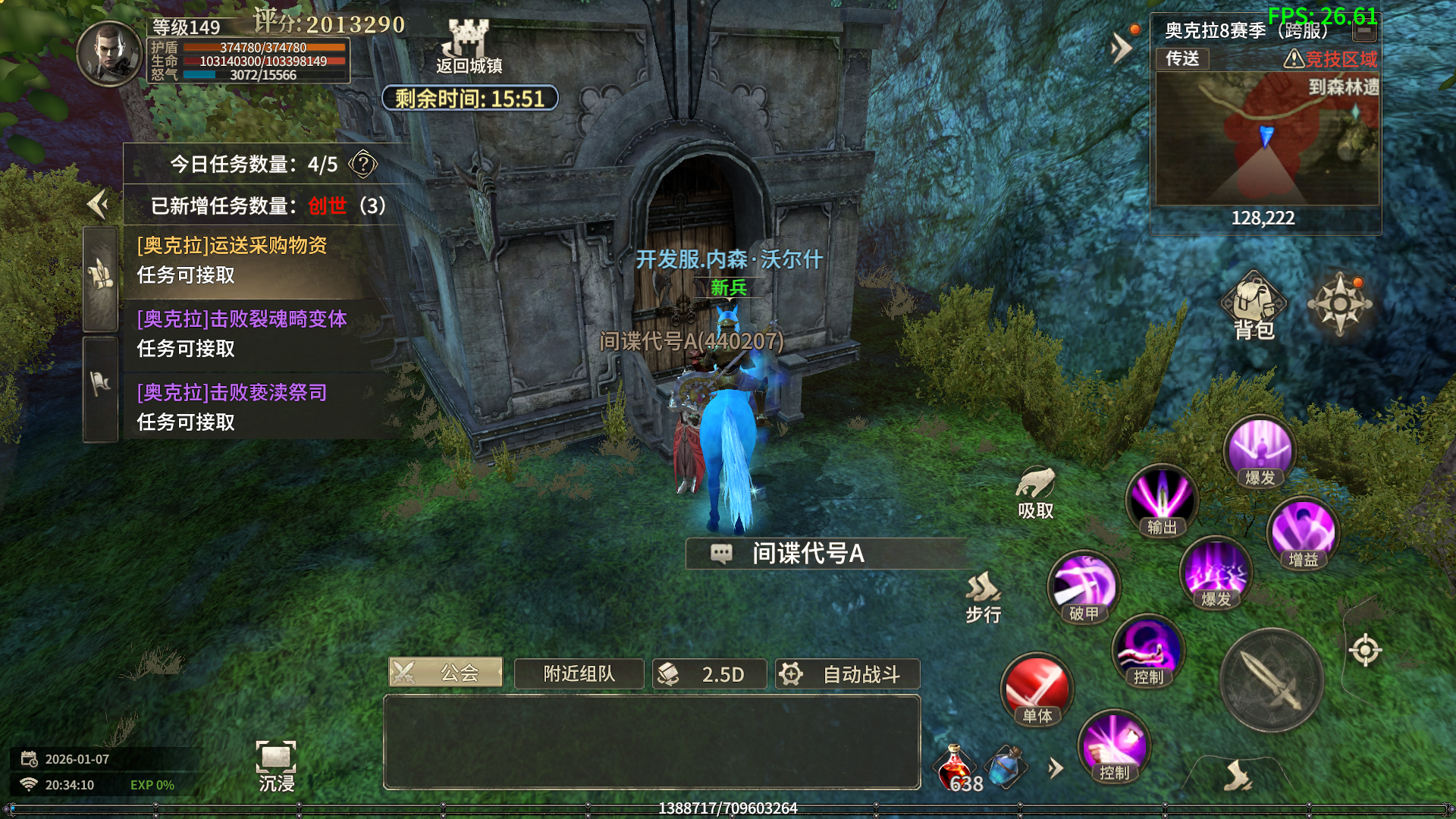Viewport: 1456px width, 819px height.
Task: Toggle 步行 walking mode
Action: [984, 598]
